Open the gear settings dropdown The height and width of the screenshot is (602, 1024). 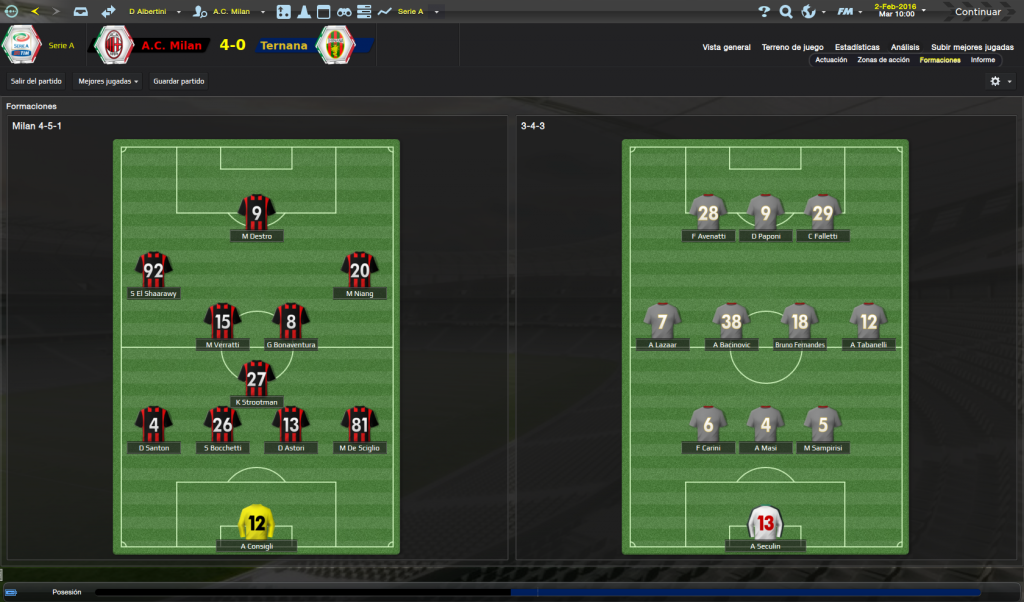click(x=1000, y=81)
